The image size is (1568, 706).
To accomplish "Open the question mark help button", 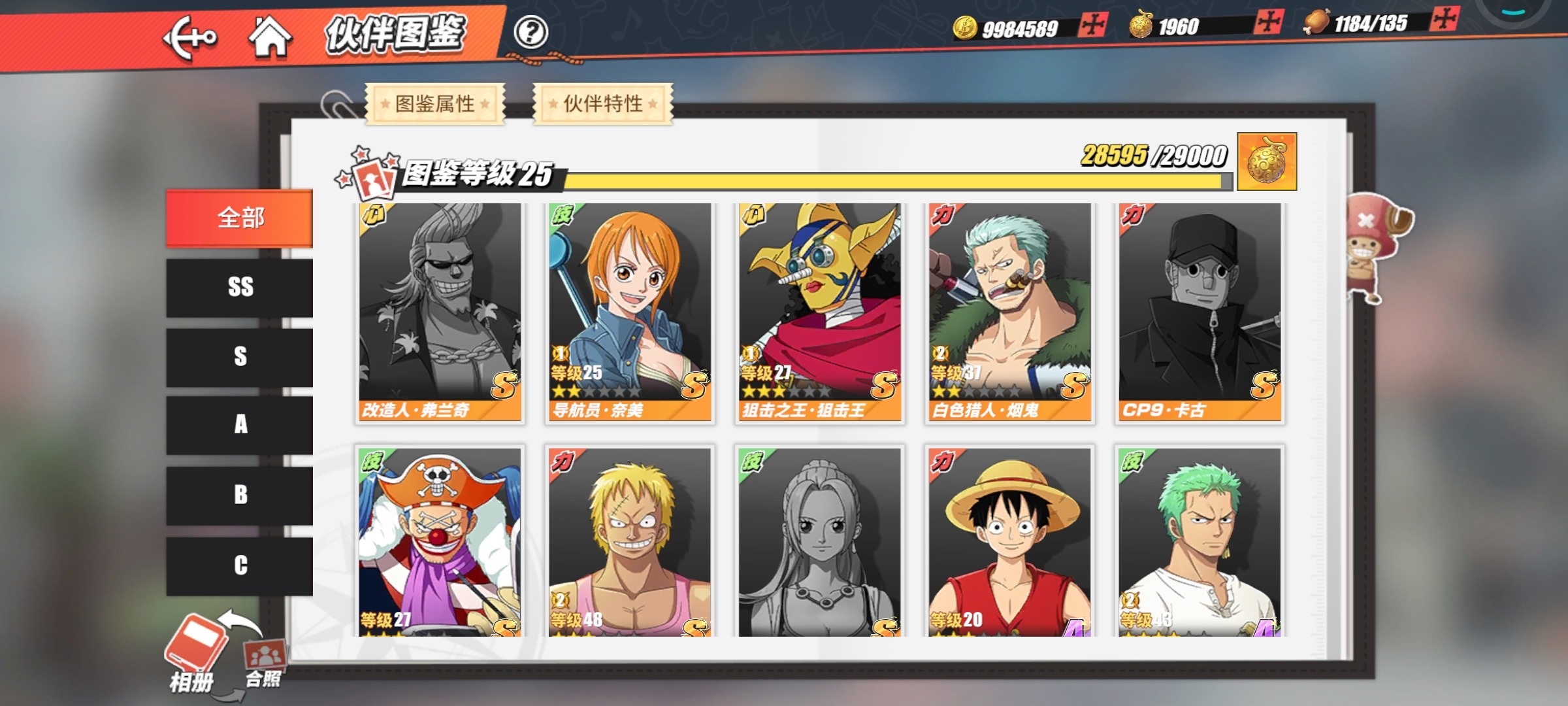I will [x=531, y=31].
